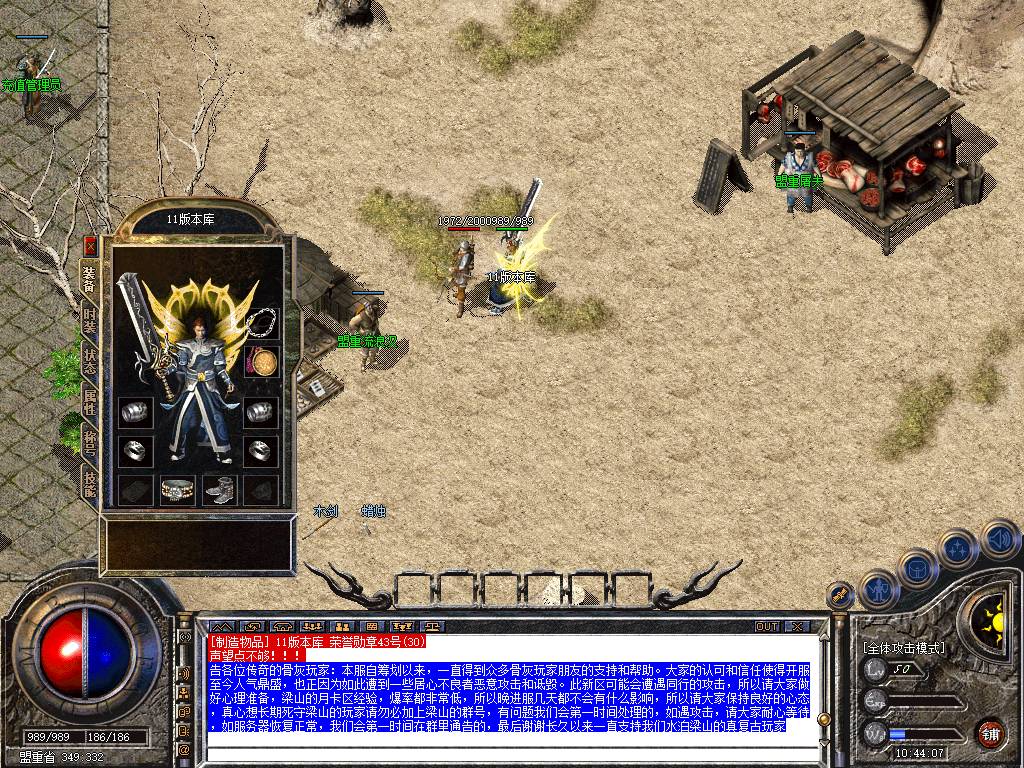Select the equipped necklace chain slot

[262, 322]
